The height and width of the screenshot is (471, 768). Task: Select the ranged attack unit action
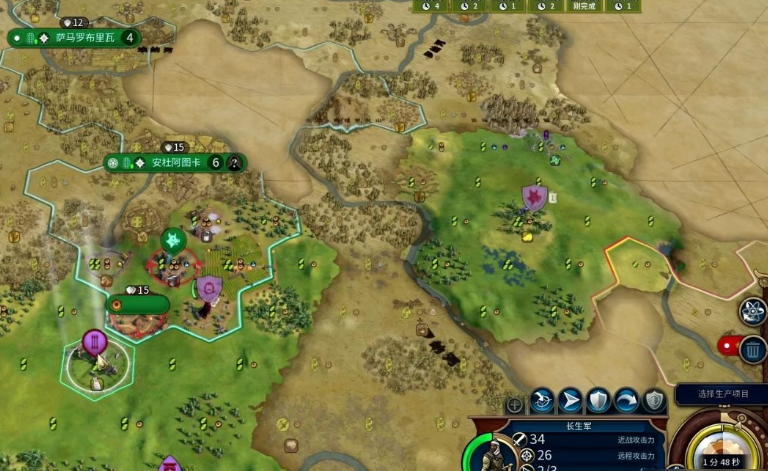click(542, 401)
